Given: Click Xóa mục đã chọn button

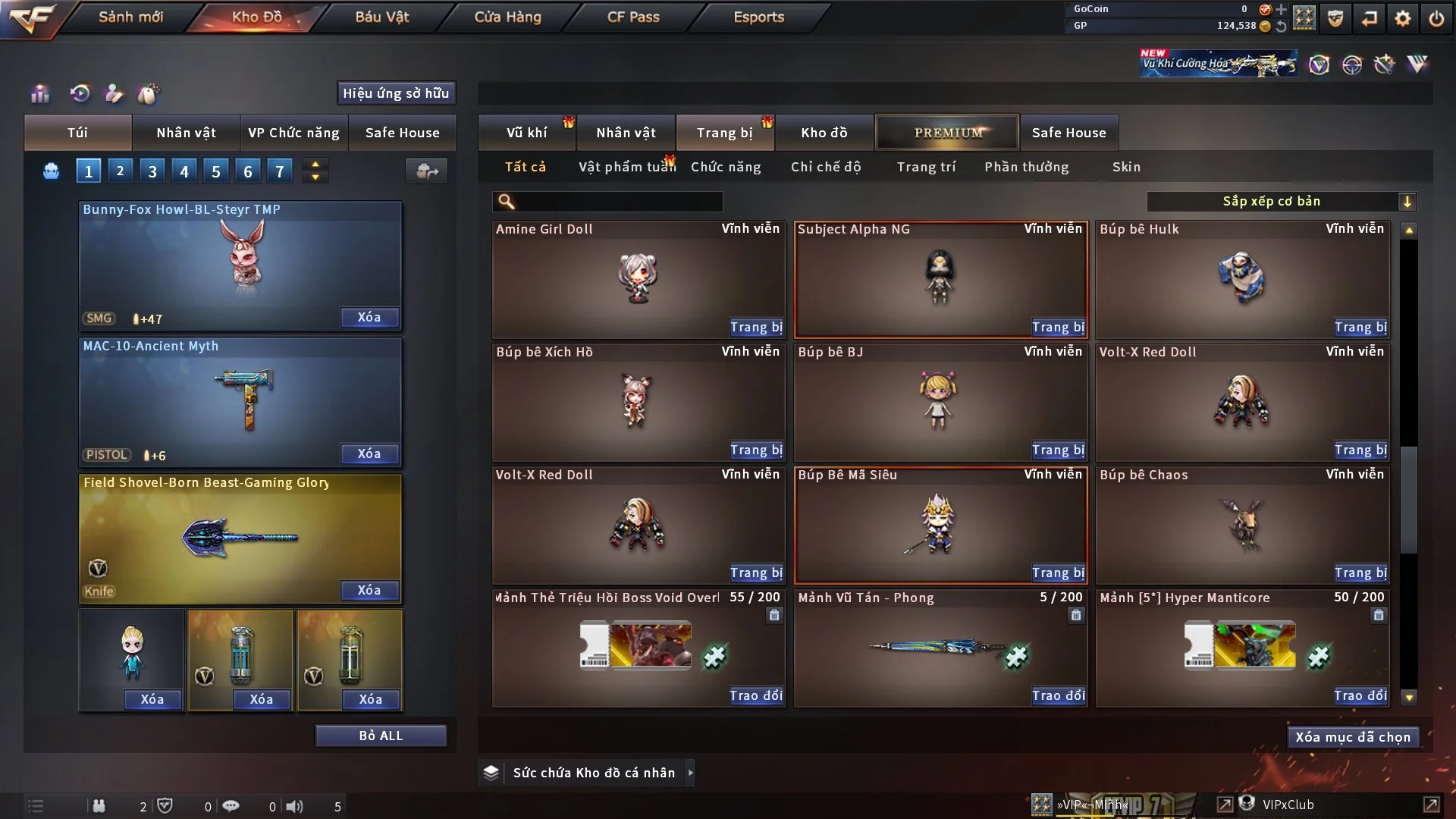Looking at the screenshot, I should (x=1352, y=737).
